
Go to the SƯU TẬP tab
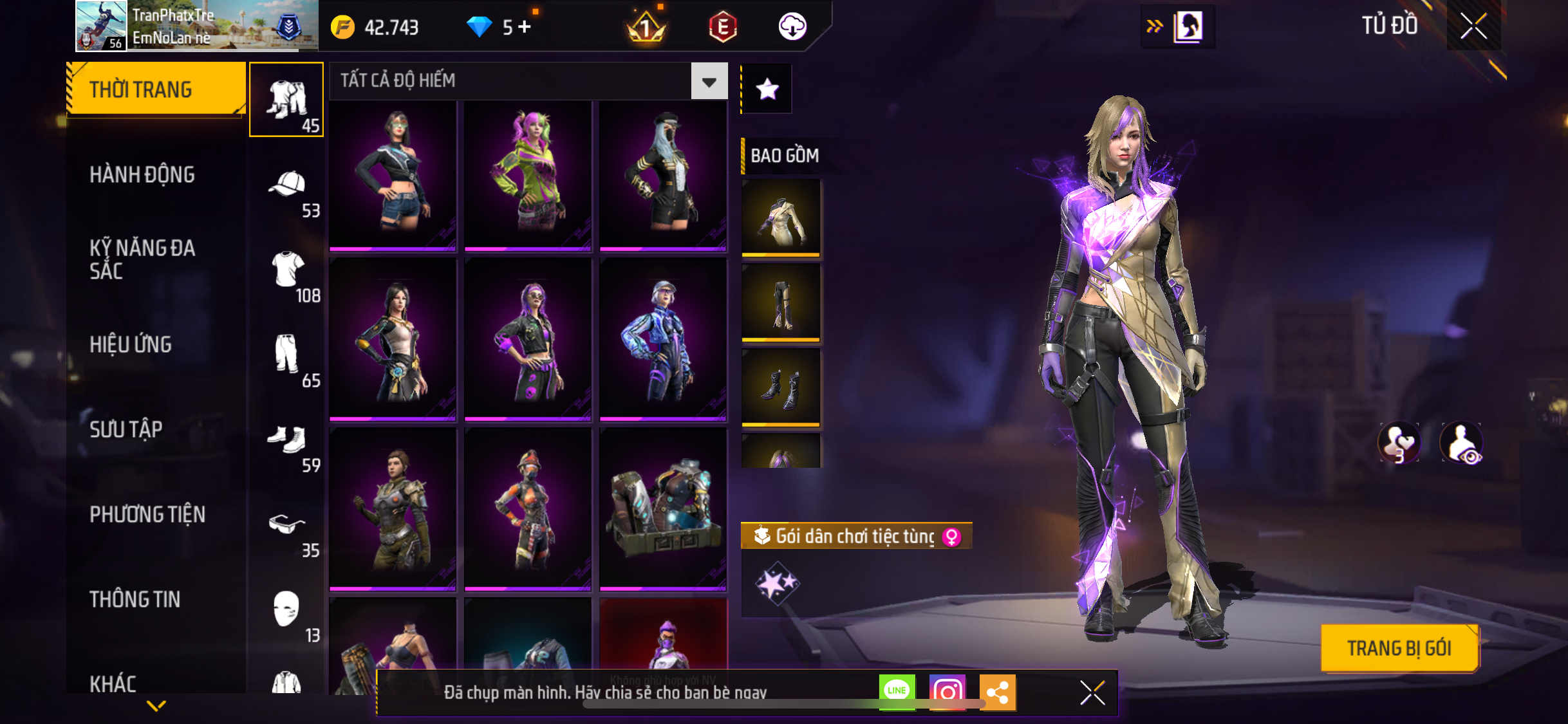coord(126,429)
